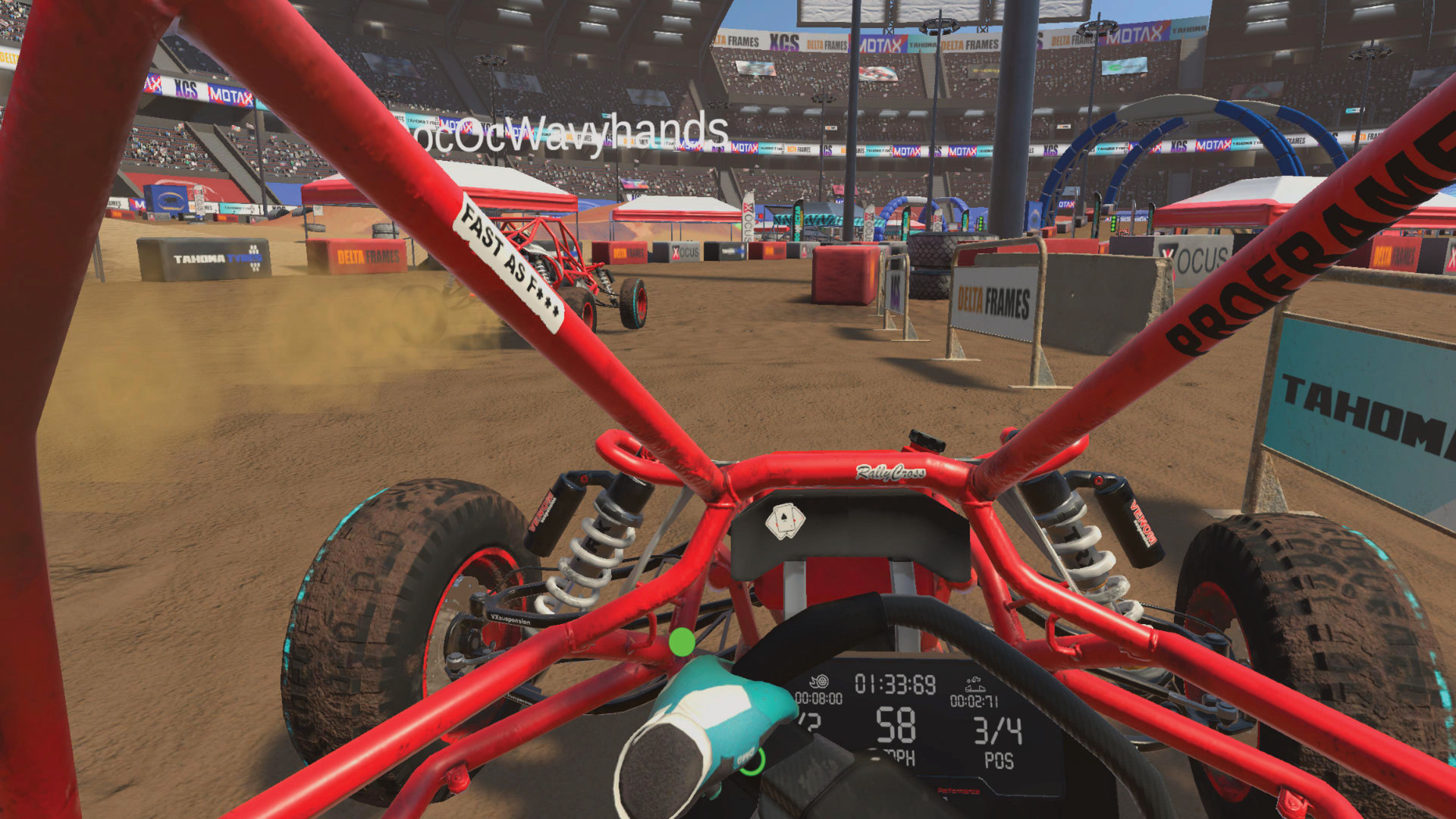Click the 00:02:71 current-lap timer readout

[x=974, y=700]
